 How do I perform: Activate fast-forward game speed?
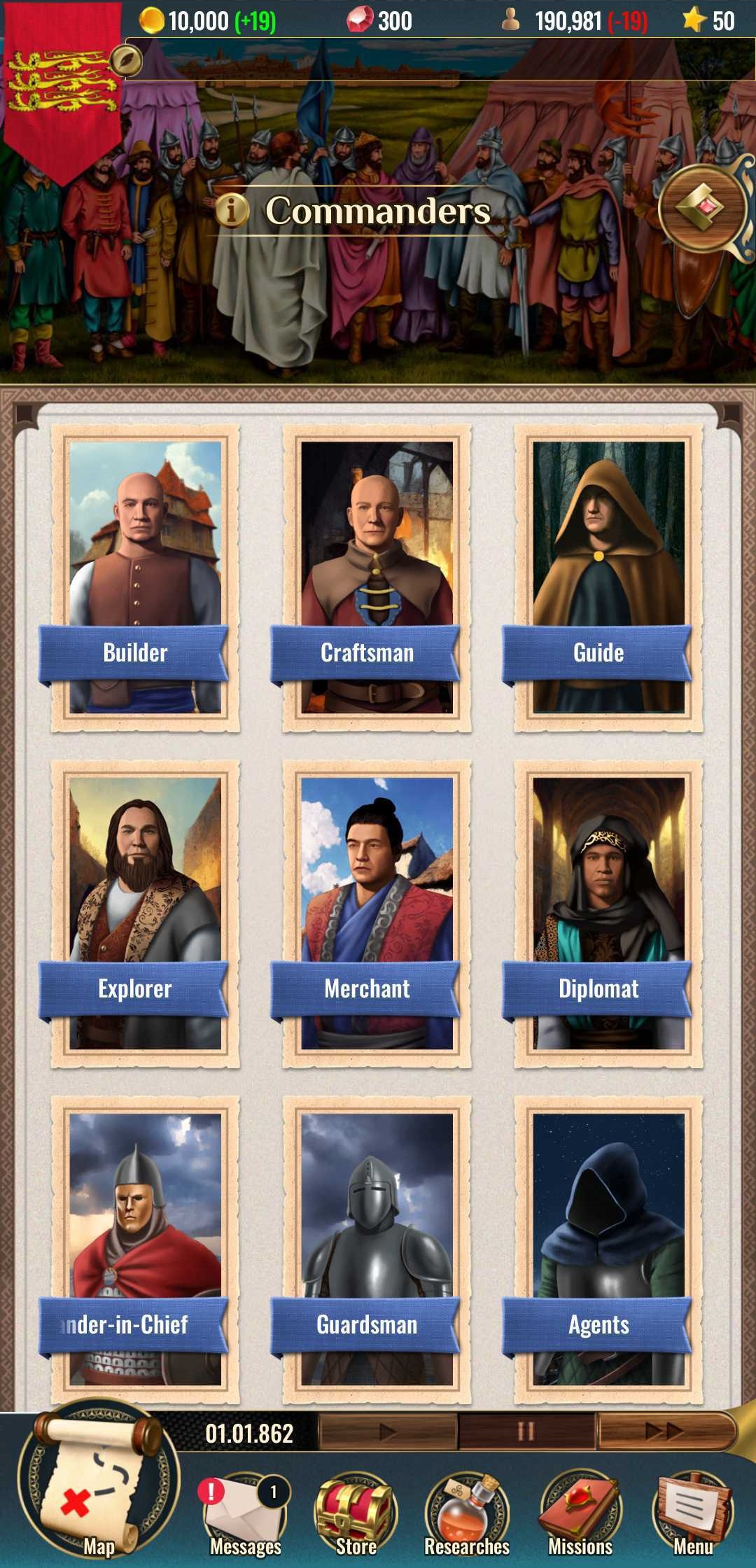pyautogui.click(x=664, y=1432)
